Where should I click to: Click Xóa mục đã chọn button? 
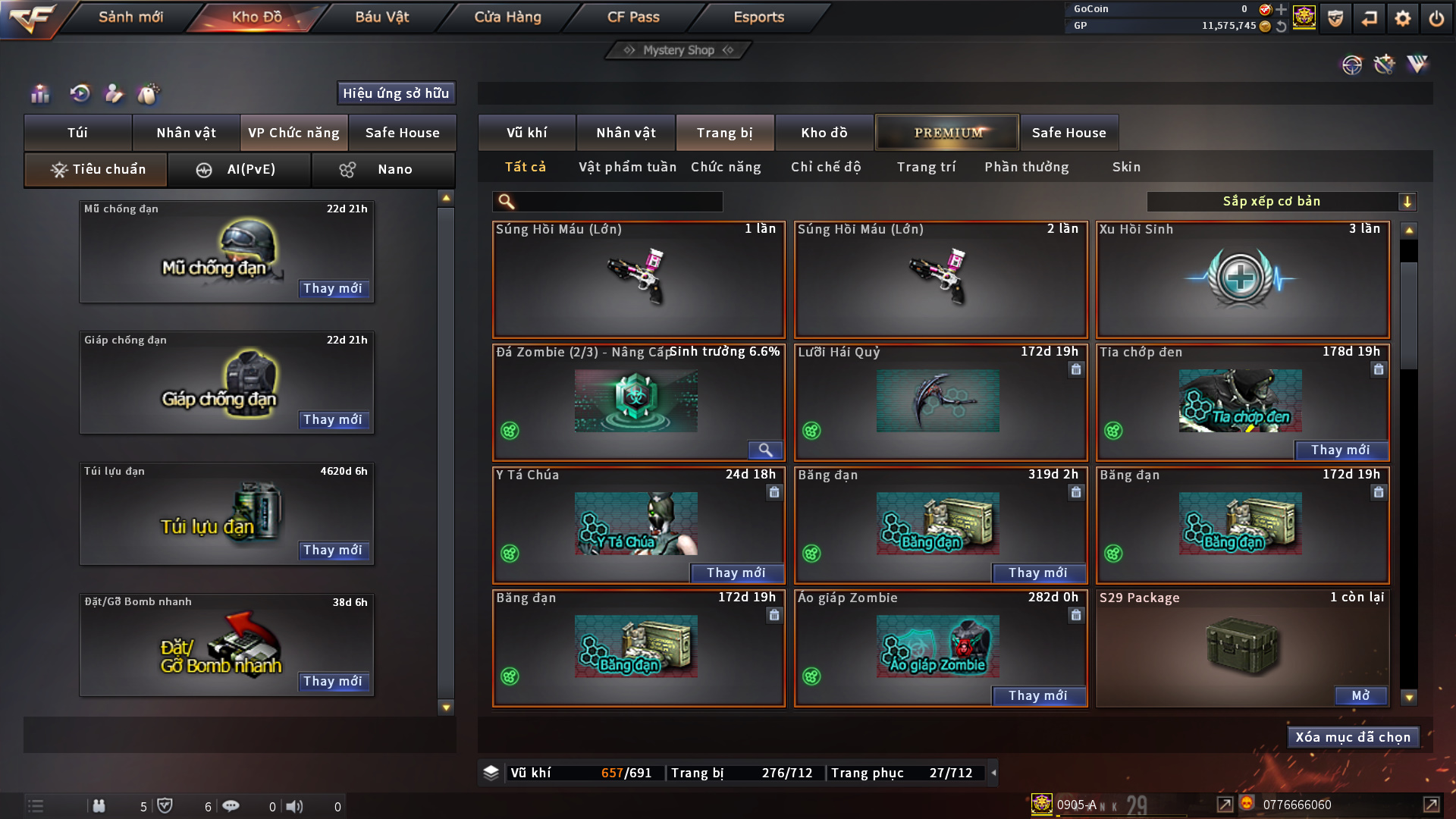[1353, 737]
